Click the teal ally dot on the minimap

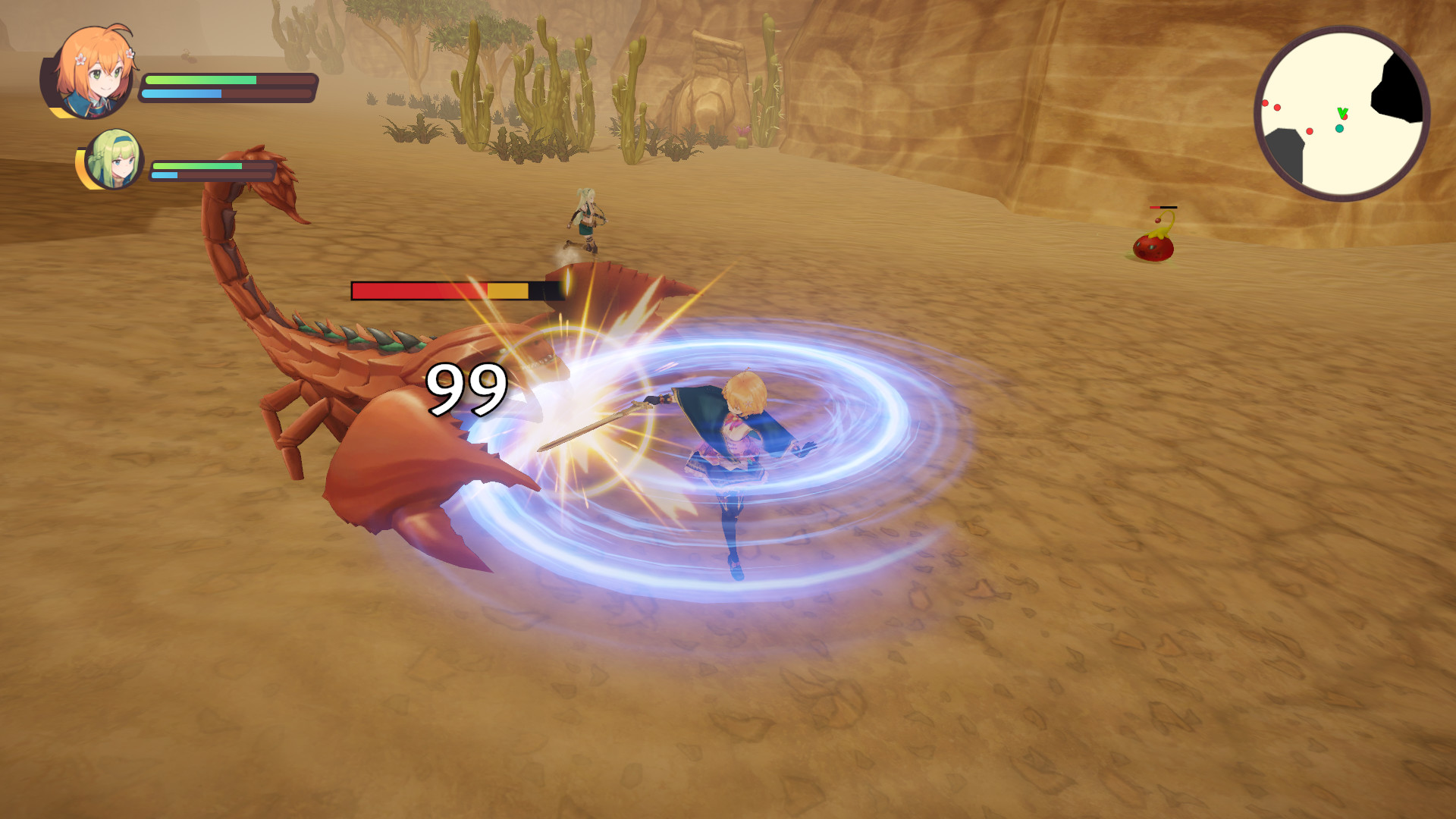pyautogui.click(x=1339, y=128)
